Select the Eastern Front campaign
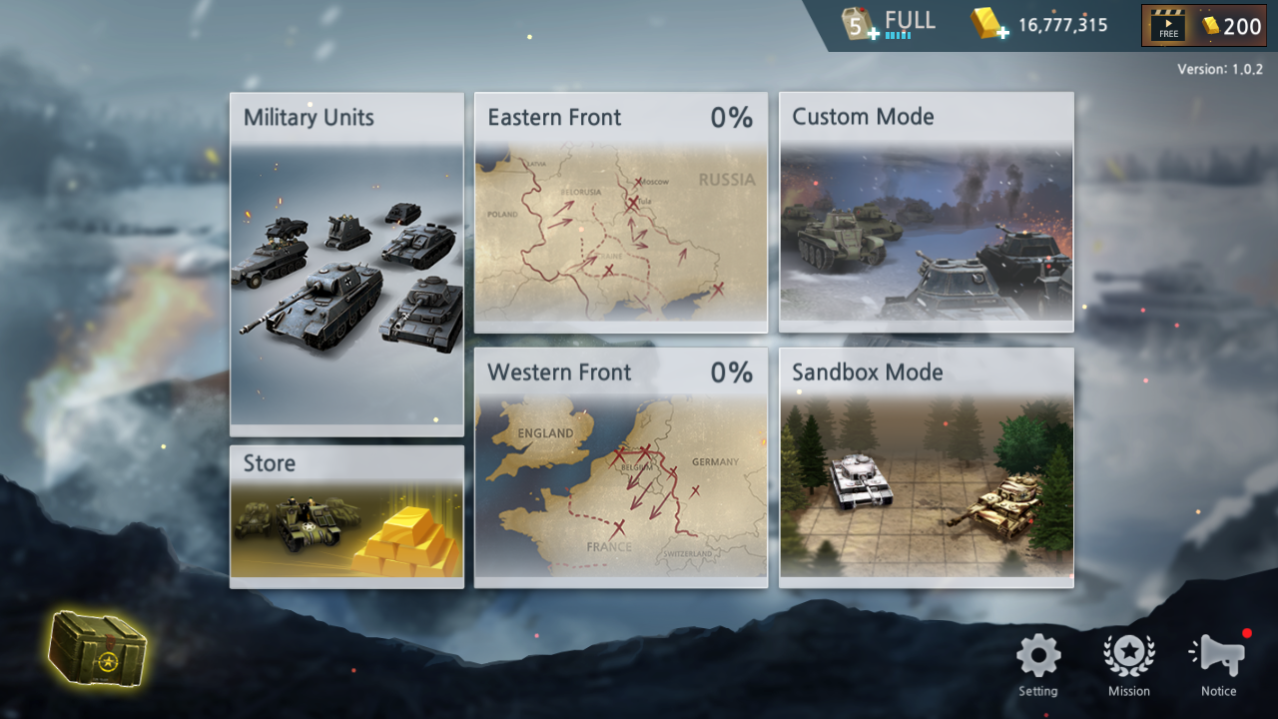 click(620, 212)
